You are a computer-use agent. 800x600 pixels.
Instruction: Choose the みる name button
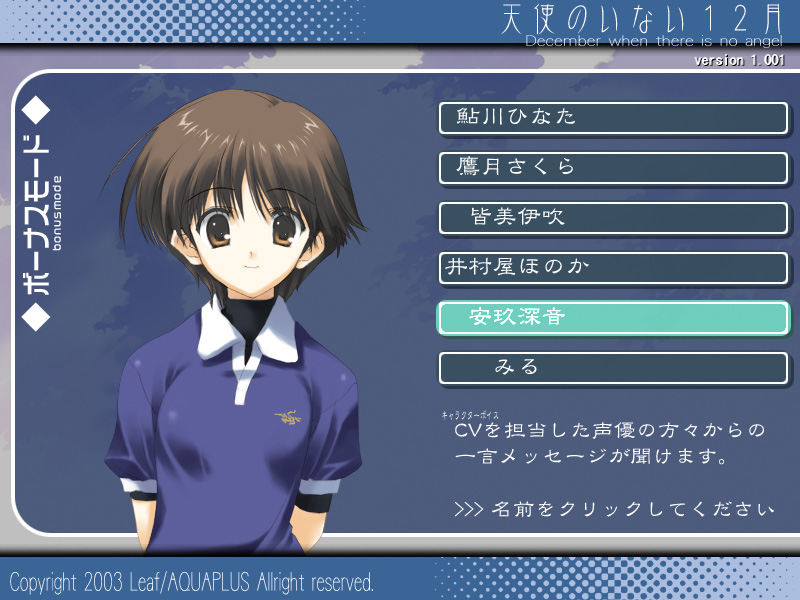[x=613, y=368]
